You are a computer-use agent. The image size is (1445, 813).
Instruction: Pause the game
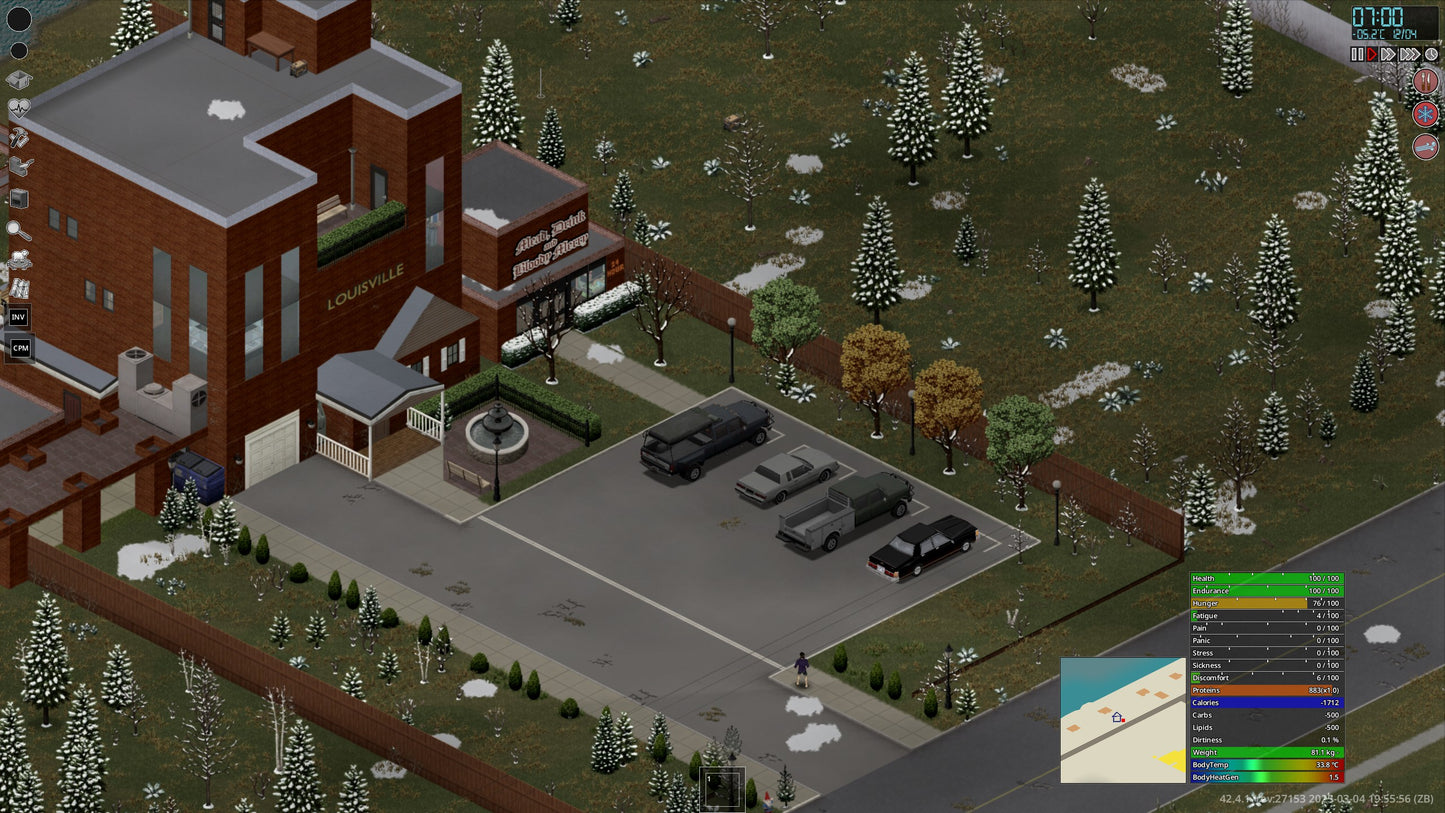click(1358, 54)
